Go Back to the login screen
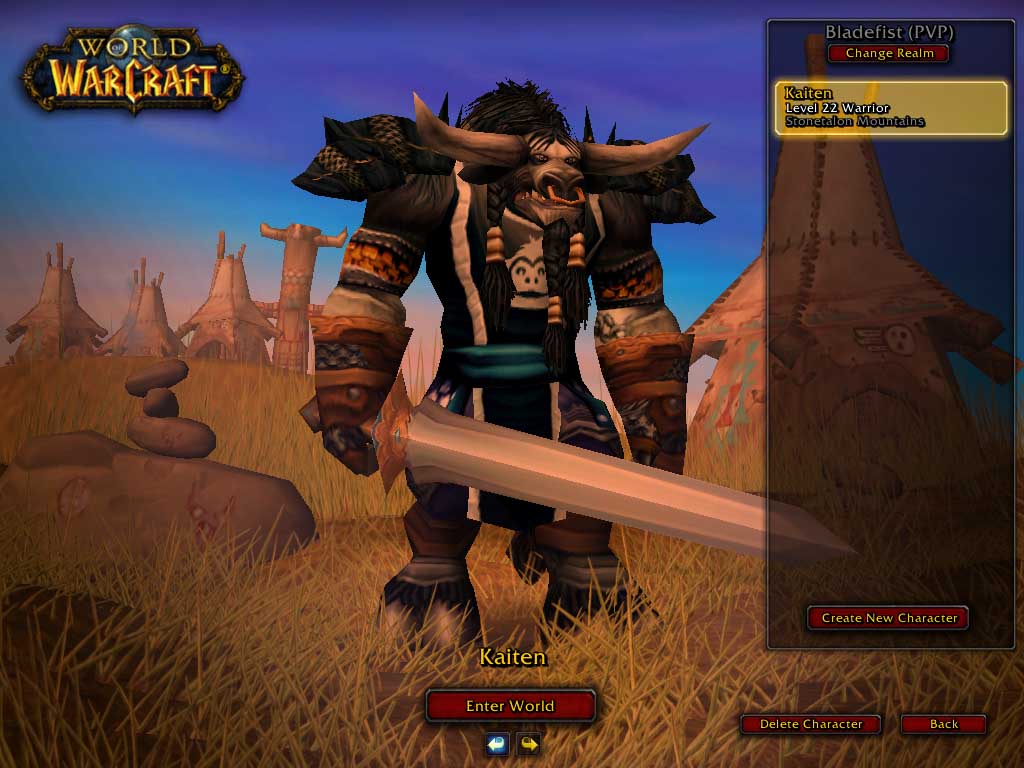The image size is (1024, 768). coord(943,724)
